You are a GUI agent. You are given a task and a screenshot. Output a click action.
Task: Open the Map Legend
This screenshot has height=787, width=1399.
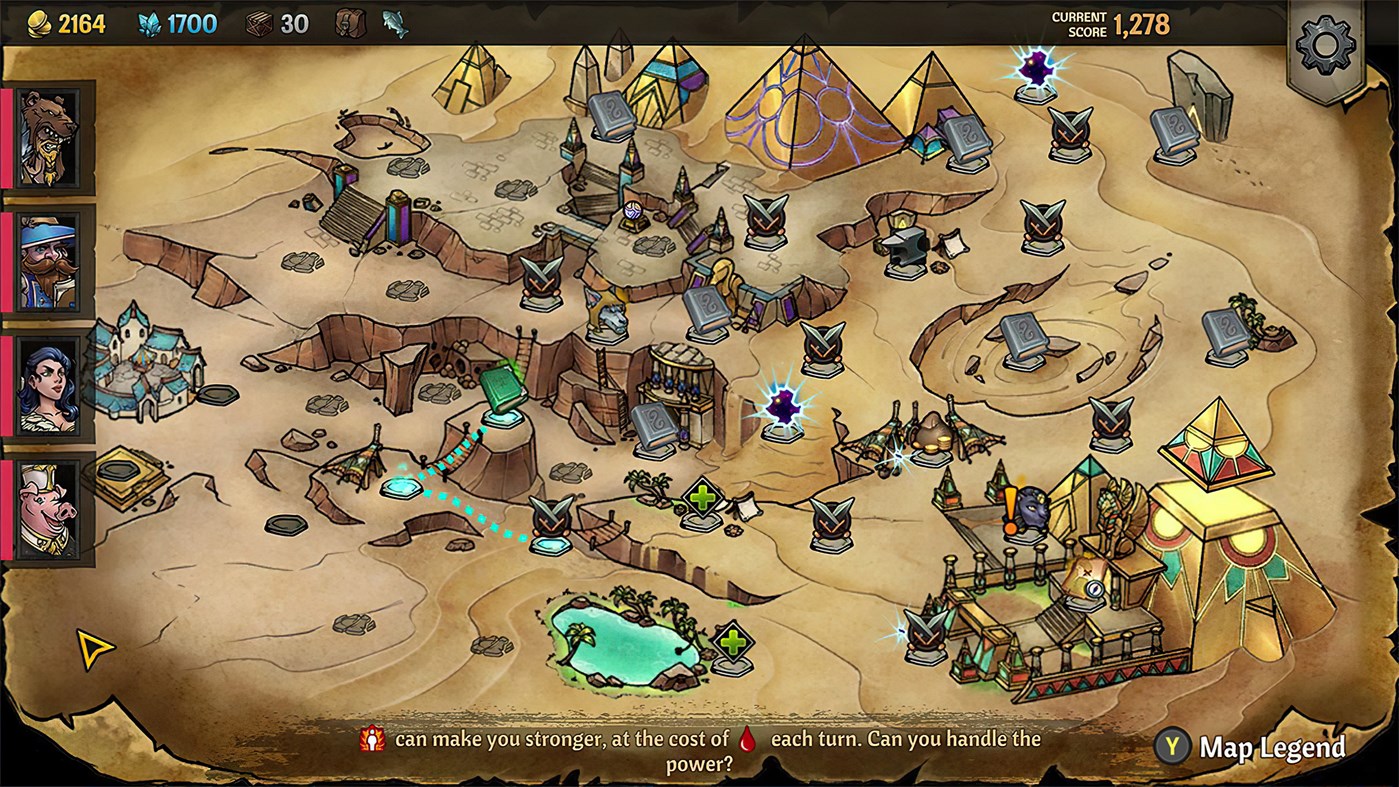point(1274,746)
